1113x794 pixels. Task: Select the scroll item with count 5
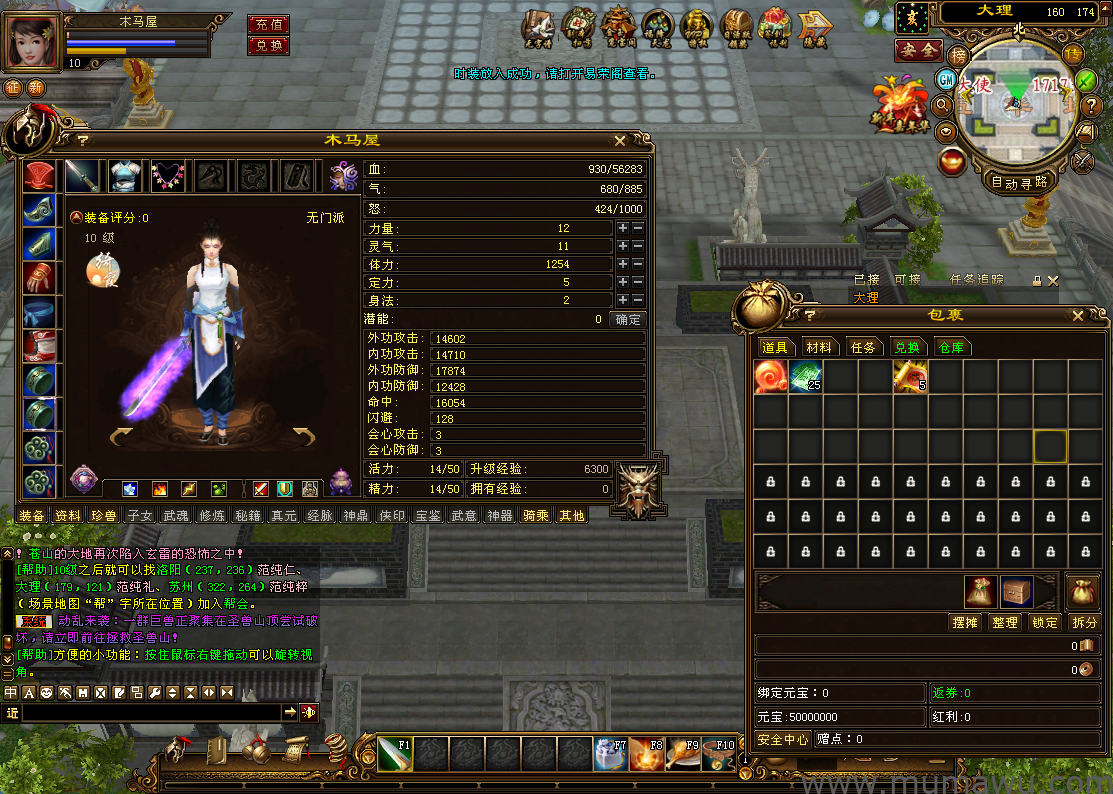click(910, 376)
